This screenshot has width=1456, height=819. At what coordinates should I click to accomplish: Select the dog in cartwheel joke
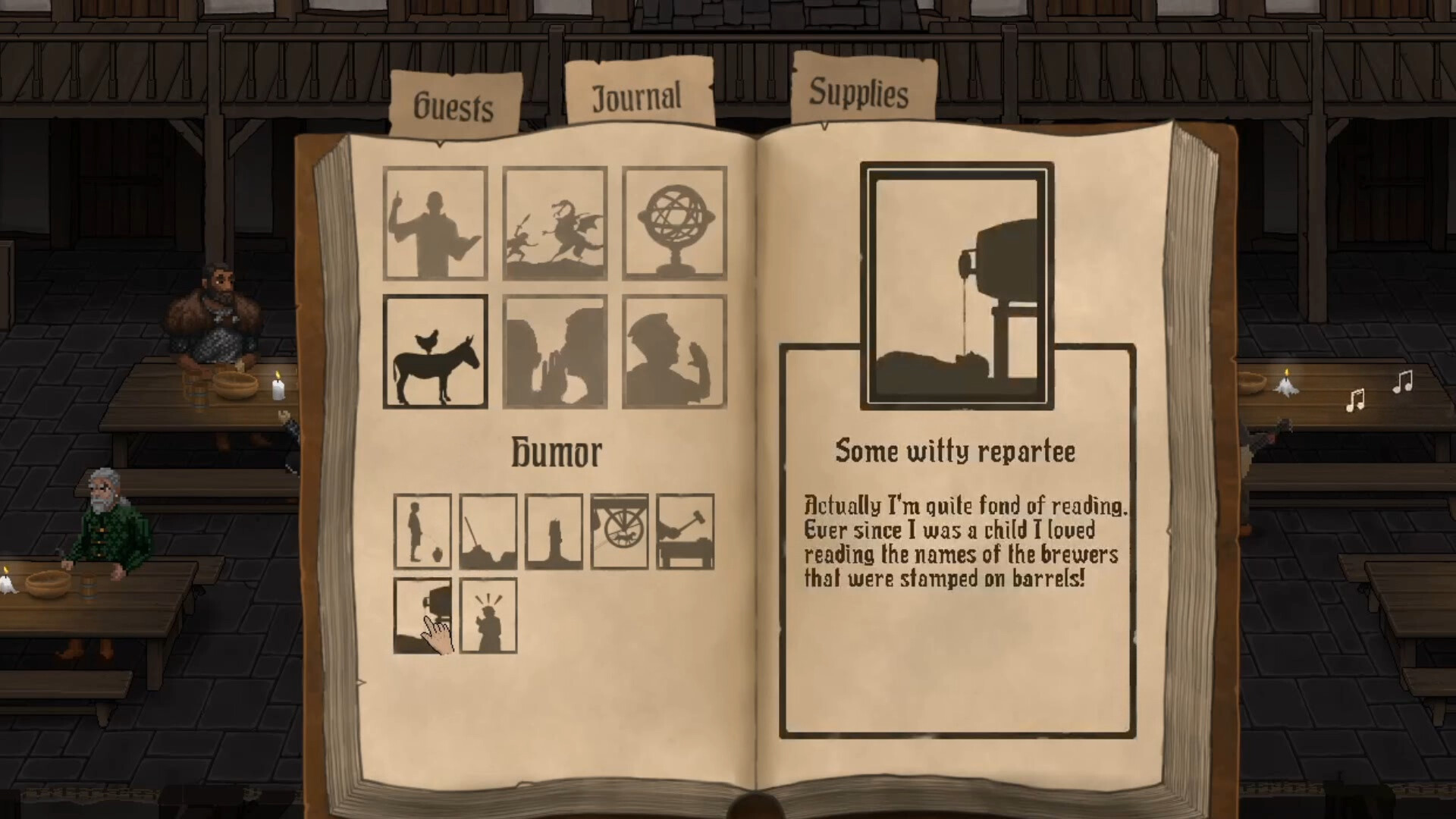[x=620, y=531]
